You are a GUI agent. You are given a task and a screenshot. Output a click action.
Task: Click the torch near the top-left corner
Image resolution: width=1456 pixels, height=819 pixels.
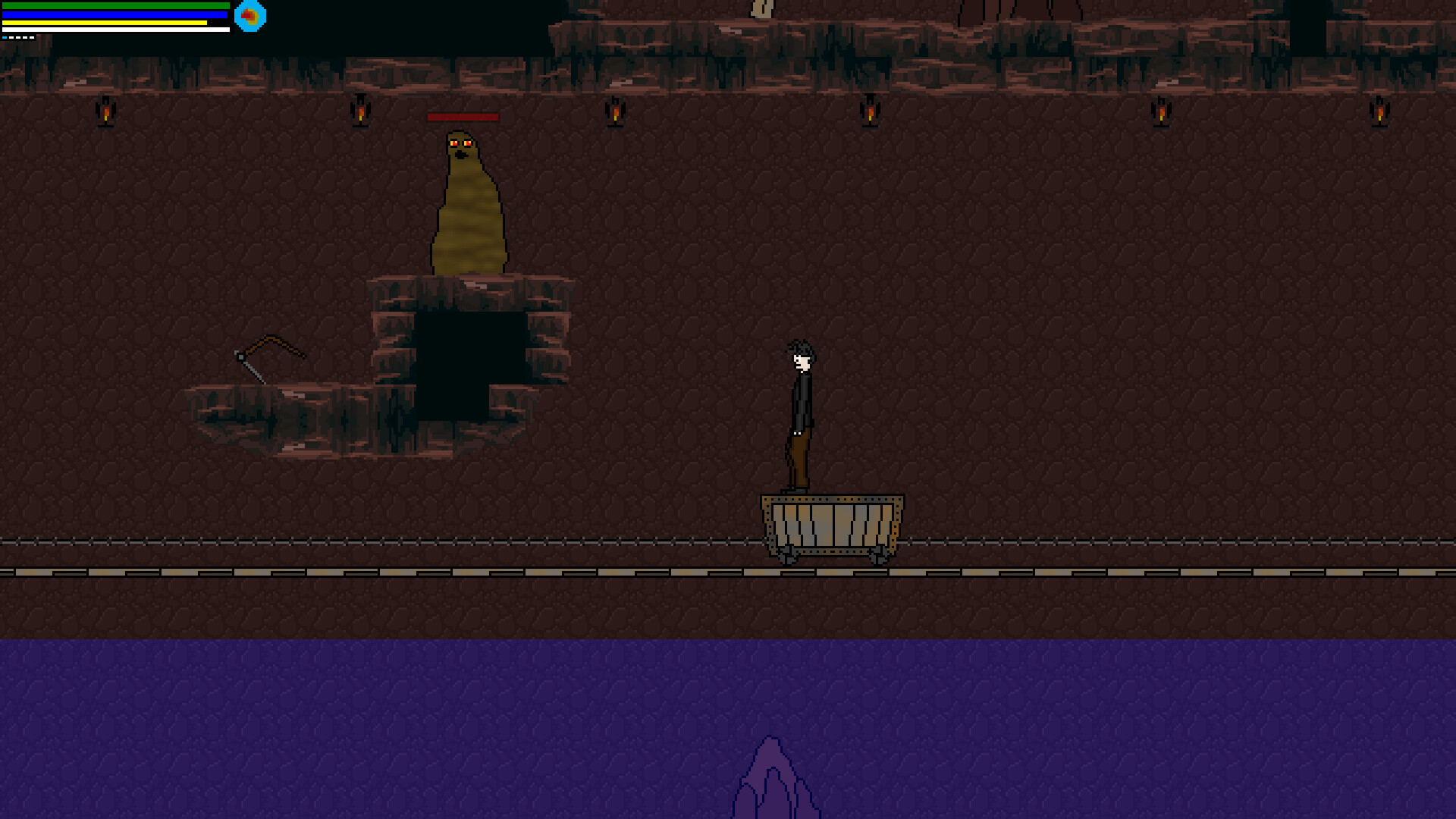click(106, 112)
